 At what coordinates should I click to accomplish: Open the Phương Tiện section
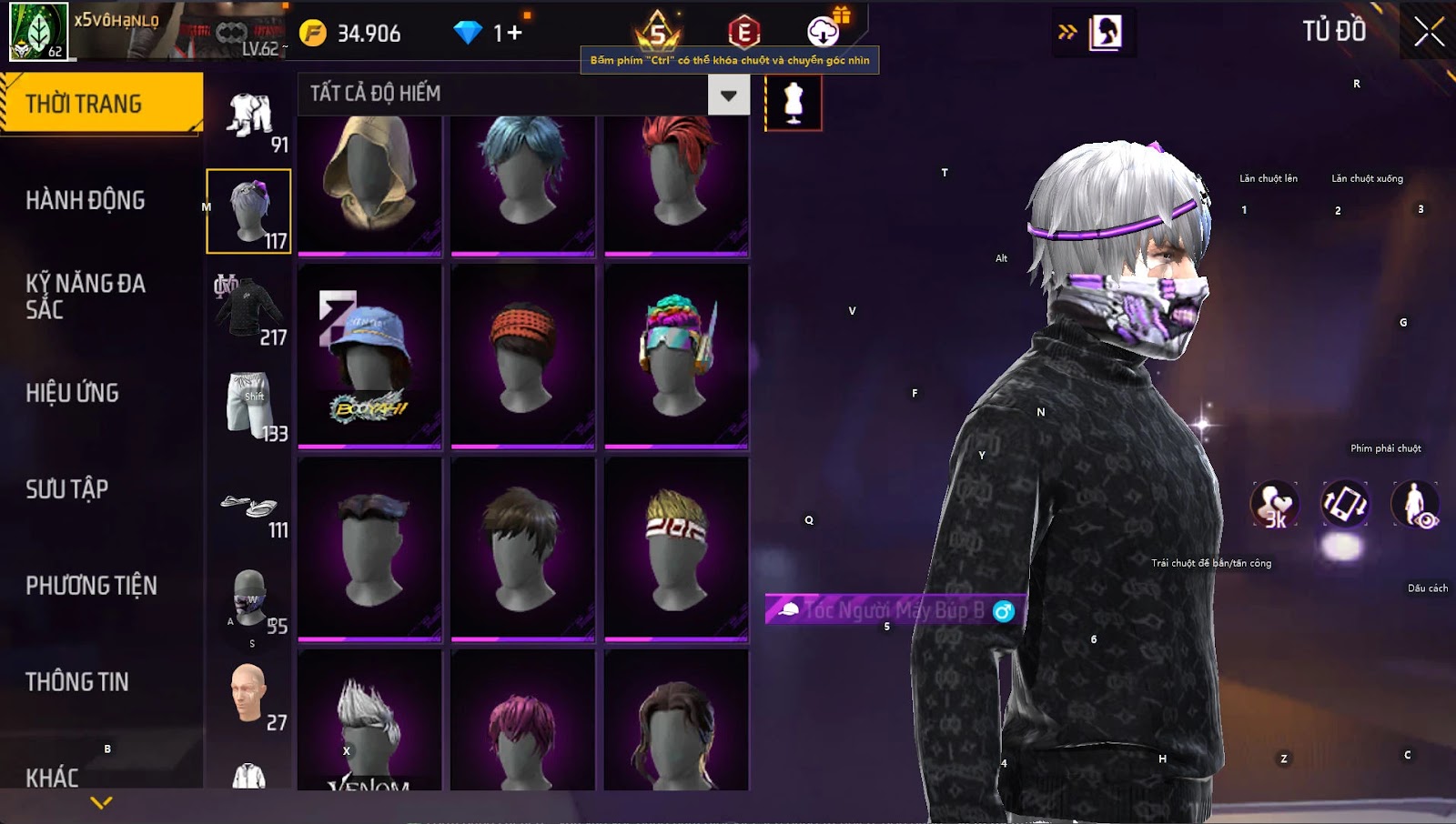(91, 586)
